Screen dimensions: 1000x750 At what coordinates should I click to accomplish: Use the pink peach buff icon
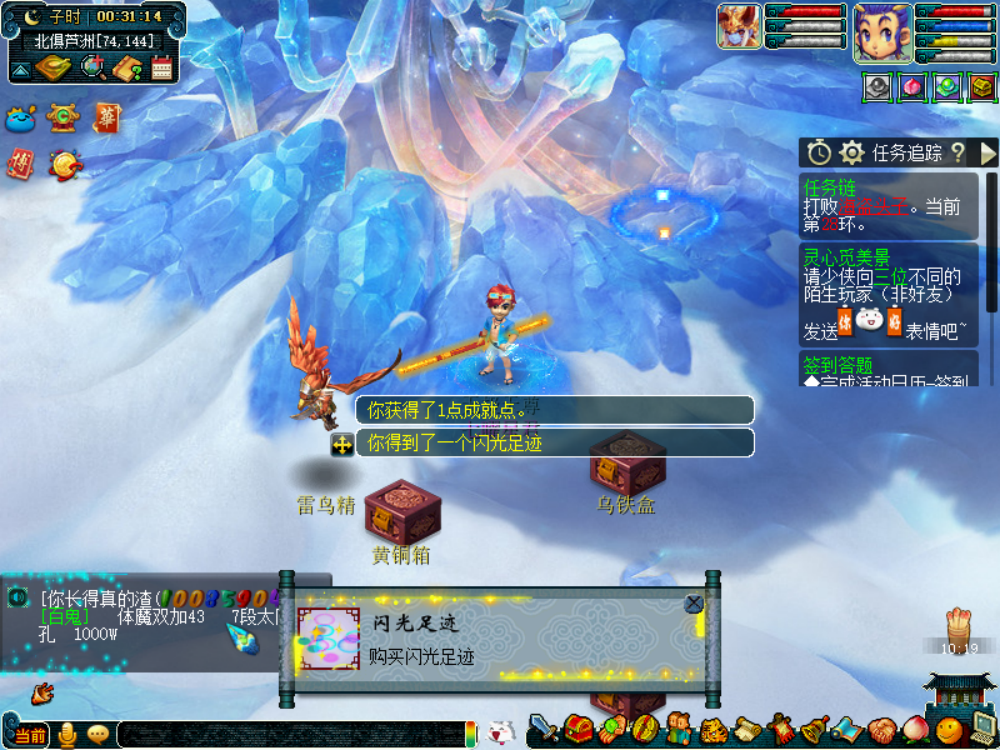(x=912, y=88)
